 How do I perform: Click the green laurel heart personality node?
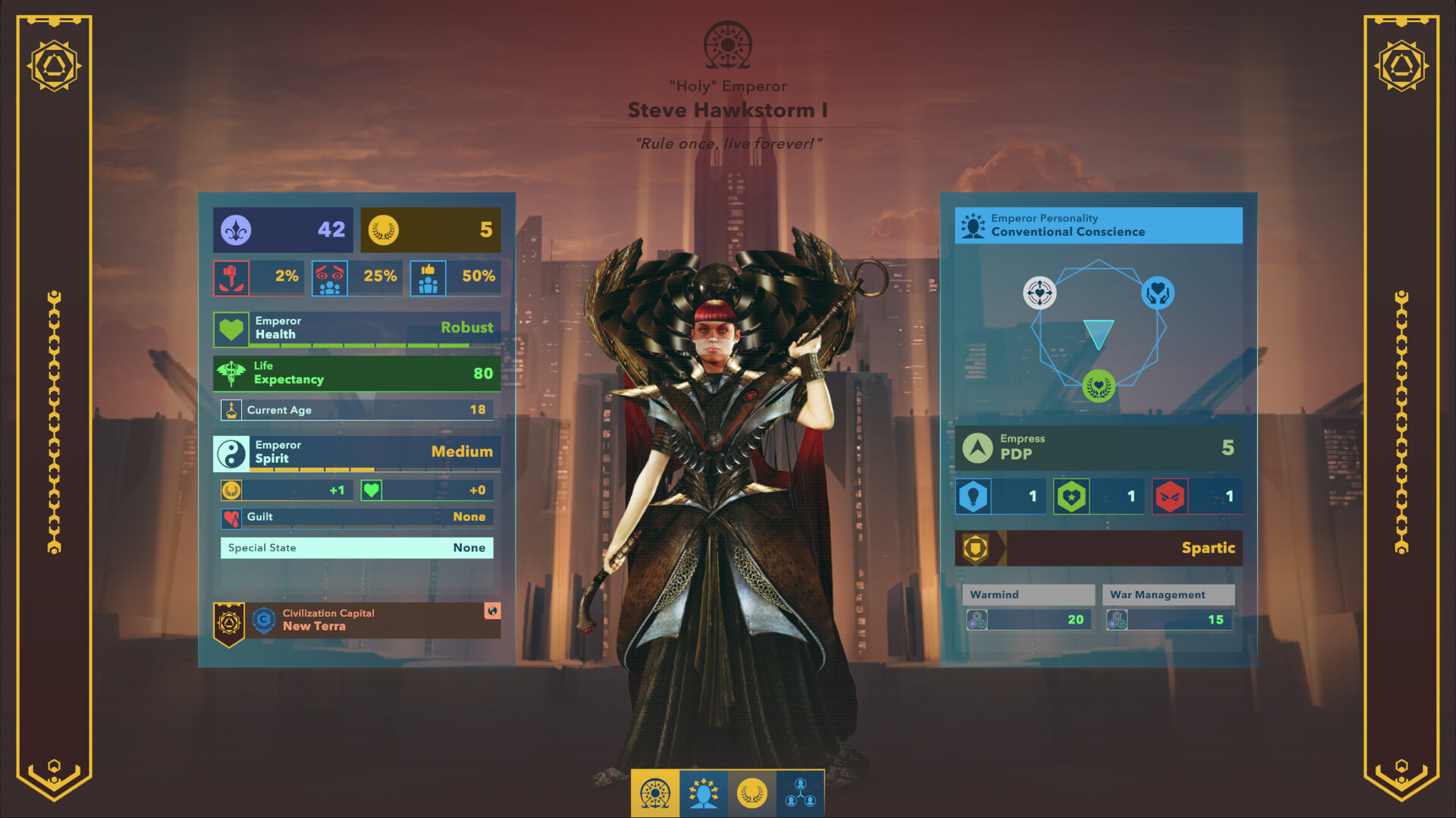[x=1098, y=387]
